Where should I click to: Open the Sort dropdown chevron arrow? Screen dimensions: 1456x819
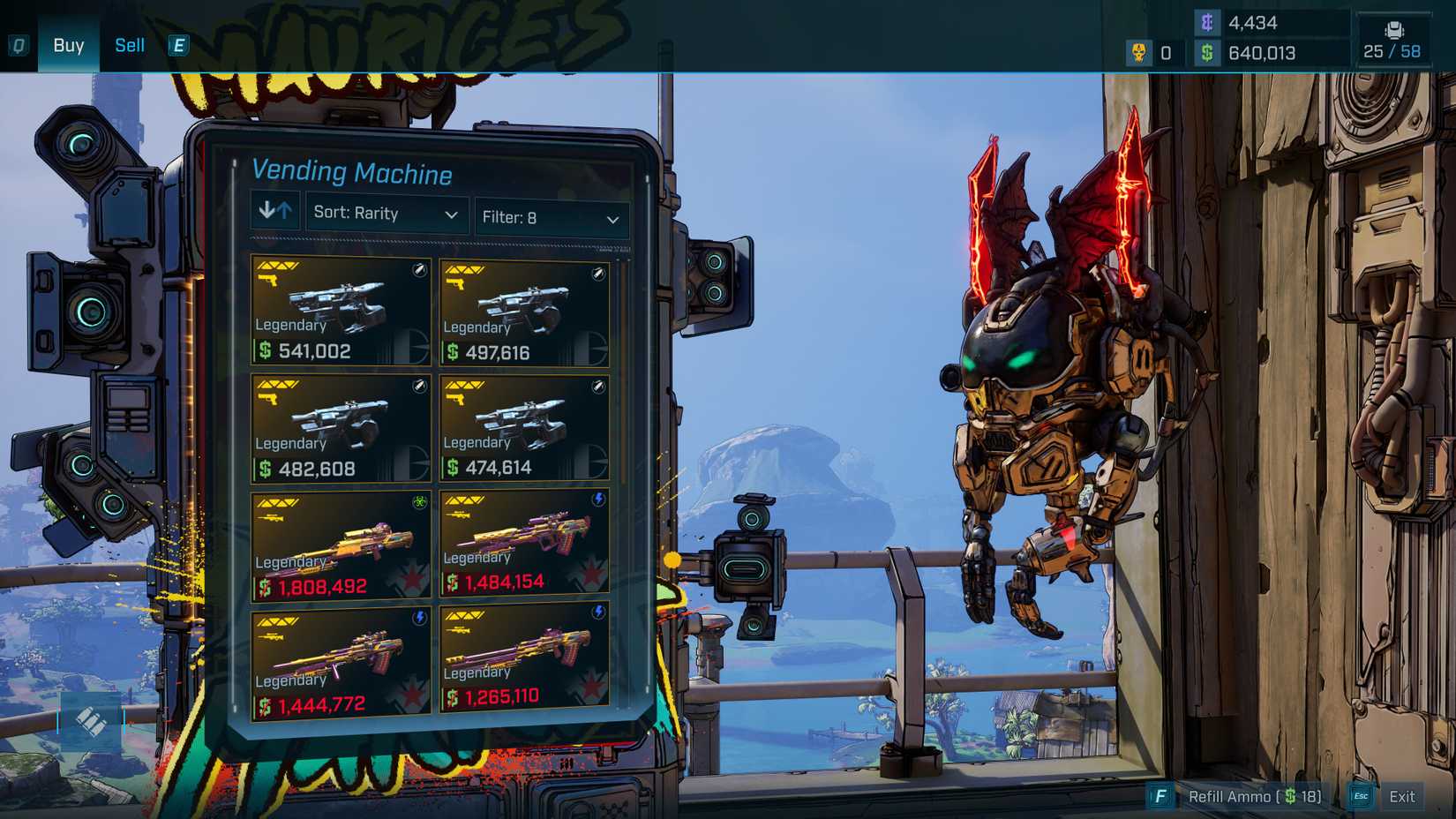click(452, 214)
